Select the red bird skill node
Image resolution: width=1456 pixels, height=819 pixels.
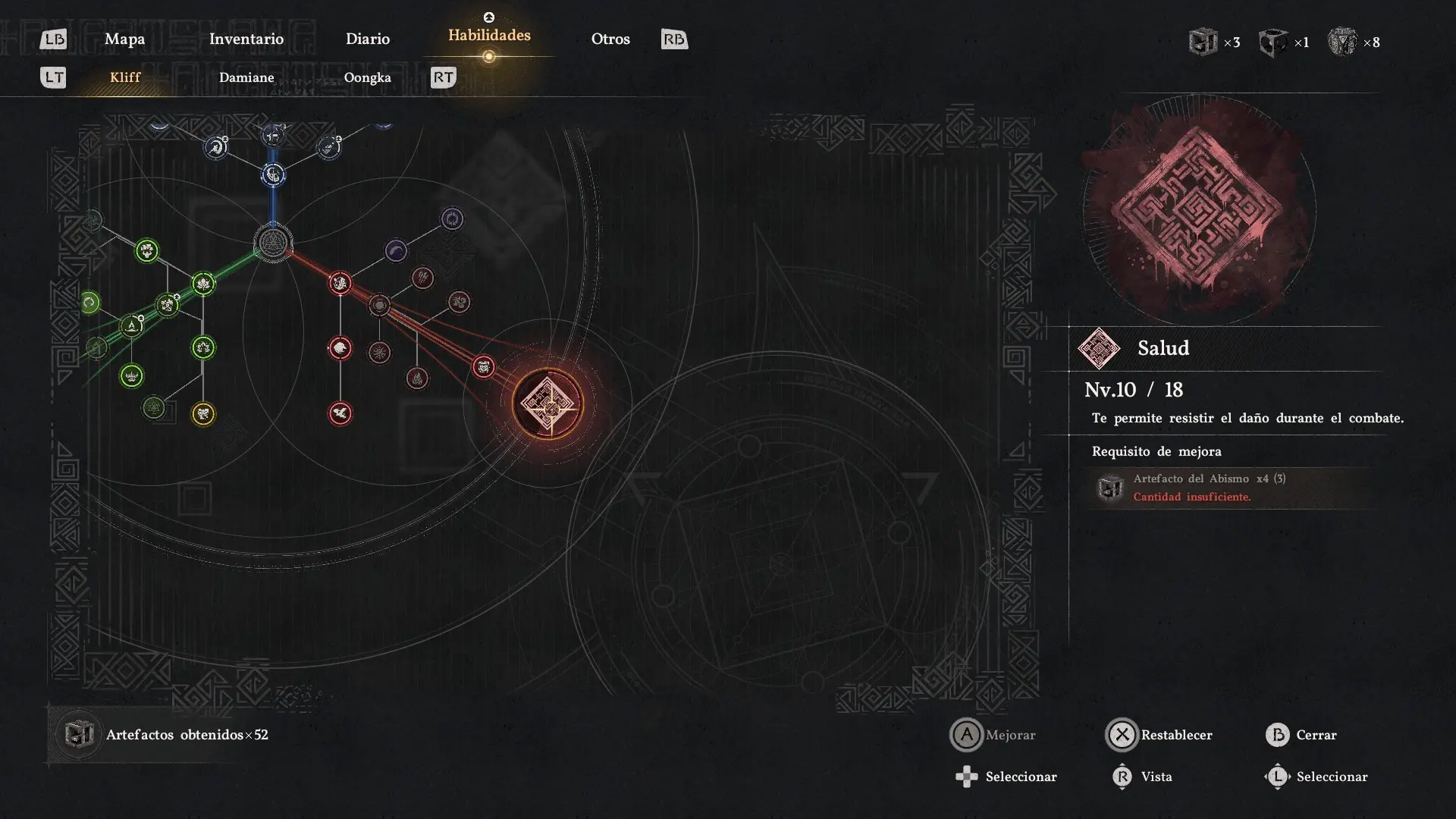pyautogui.click(x=340, y=413)
